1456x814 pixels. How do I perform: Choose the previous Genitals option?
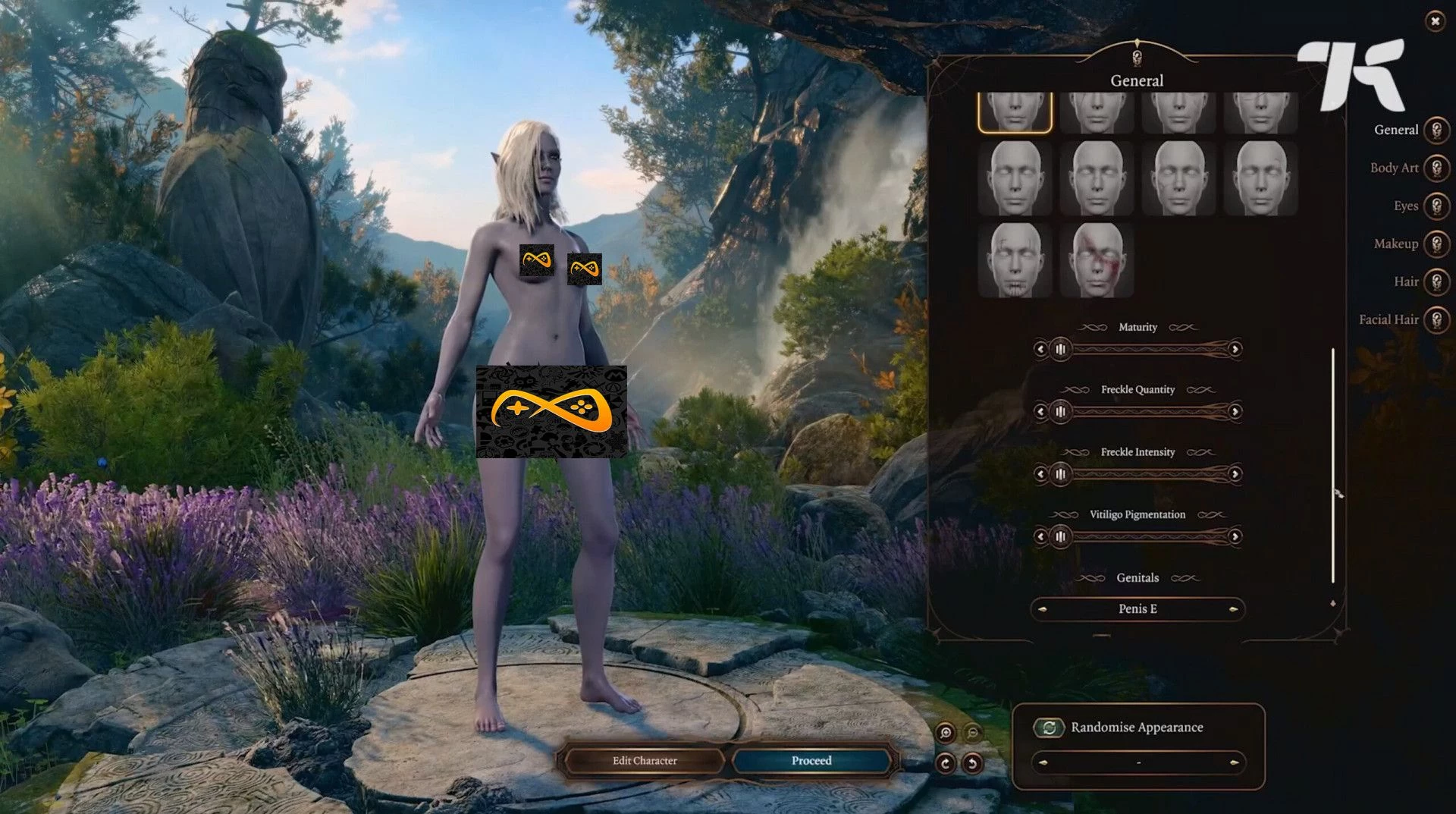coord(1042,609)
